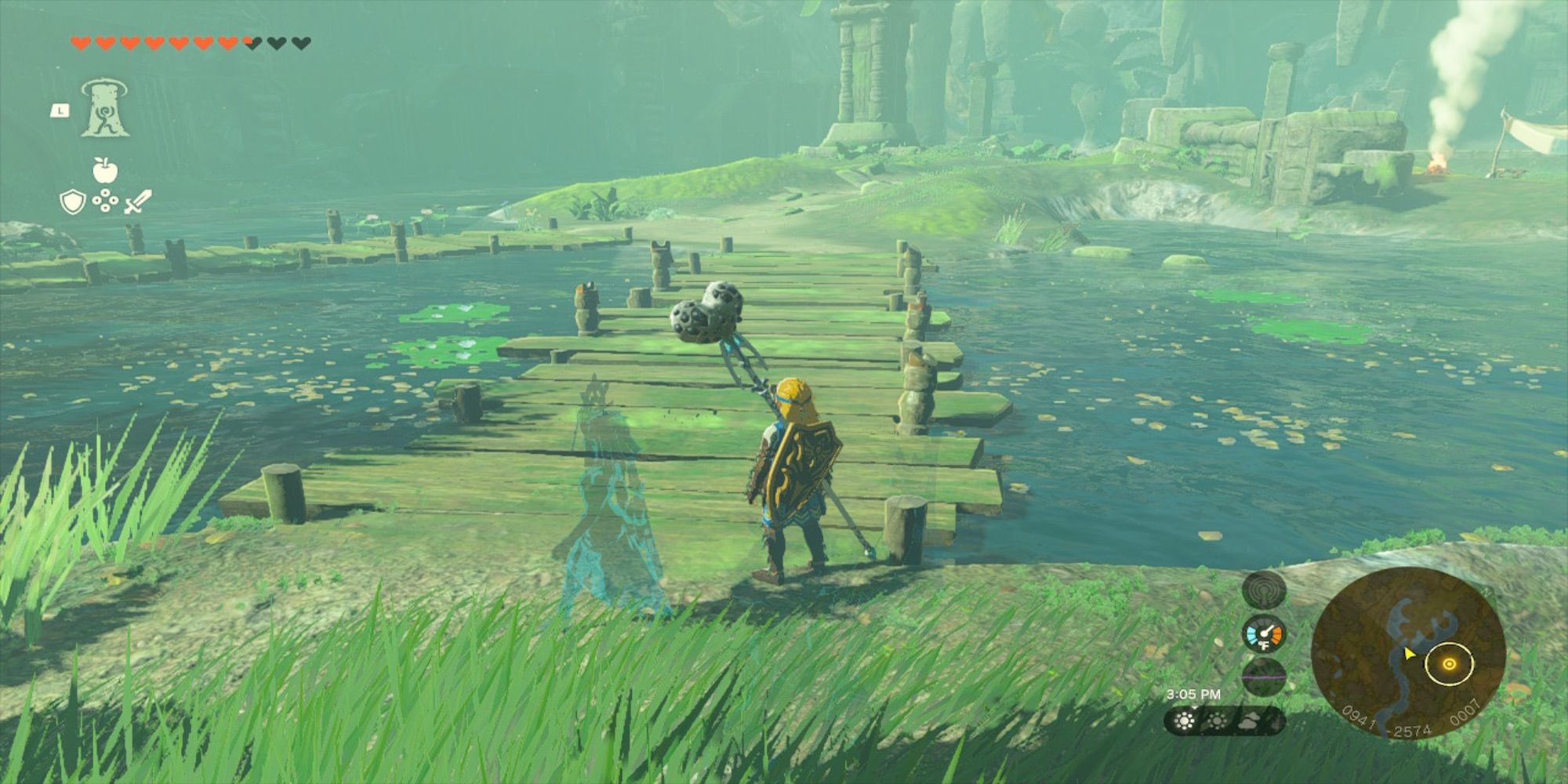This screenshot has height=784, width=1568.
Task: Click the noise level indicator above the minimap
Action: click(1265, 591)
